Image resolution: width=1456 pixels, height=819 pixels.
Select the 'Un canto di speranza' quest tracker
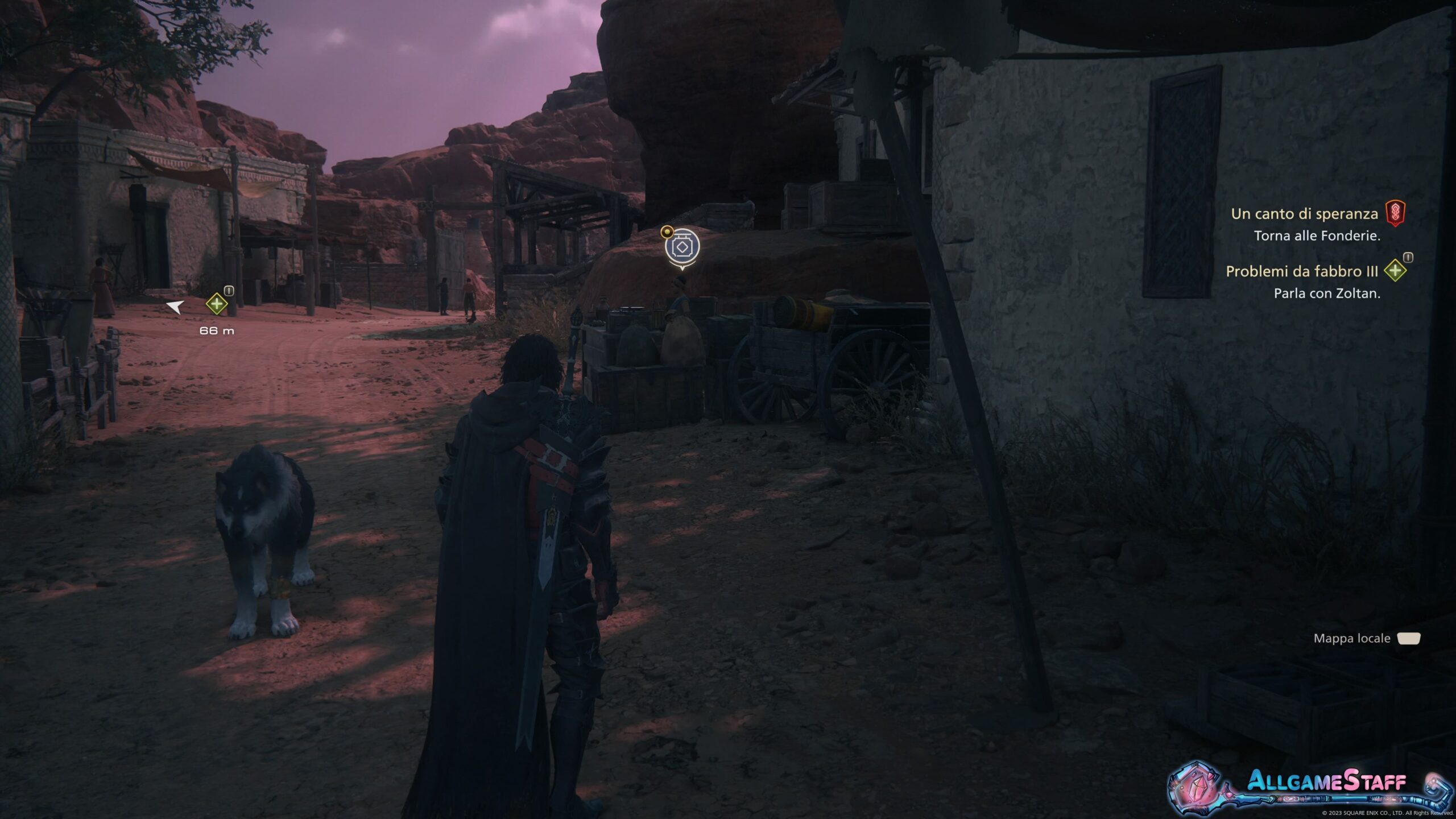pos(1304,214)
